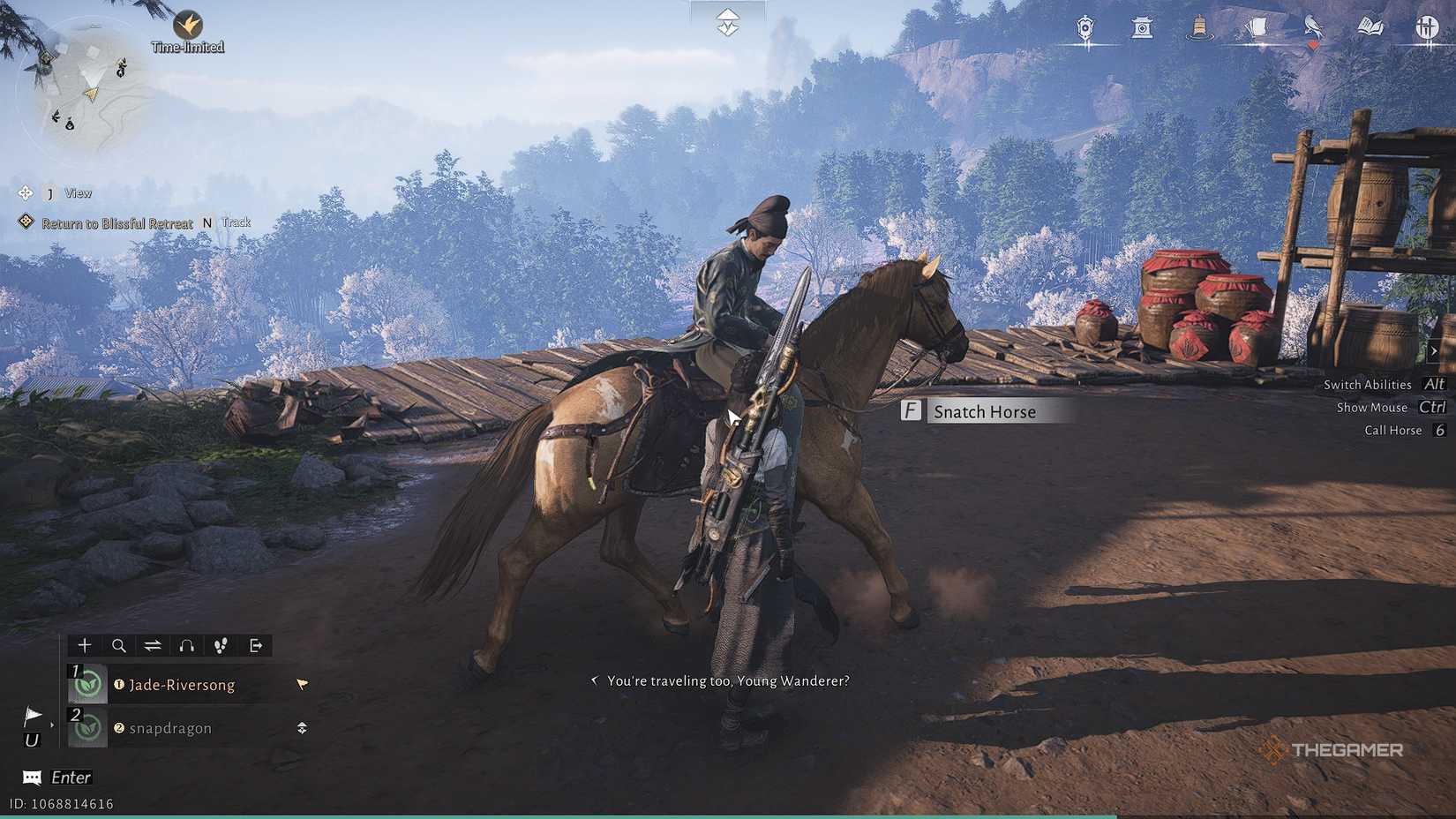Screen dimensions: 1456x819
Task: Open the mail letters icon
Action: pos(1257,27)
